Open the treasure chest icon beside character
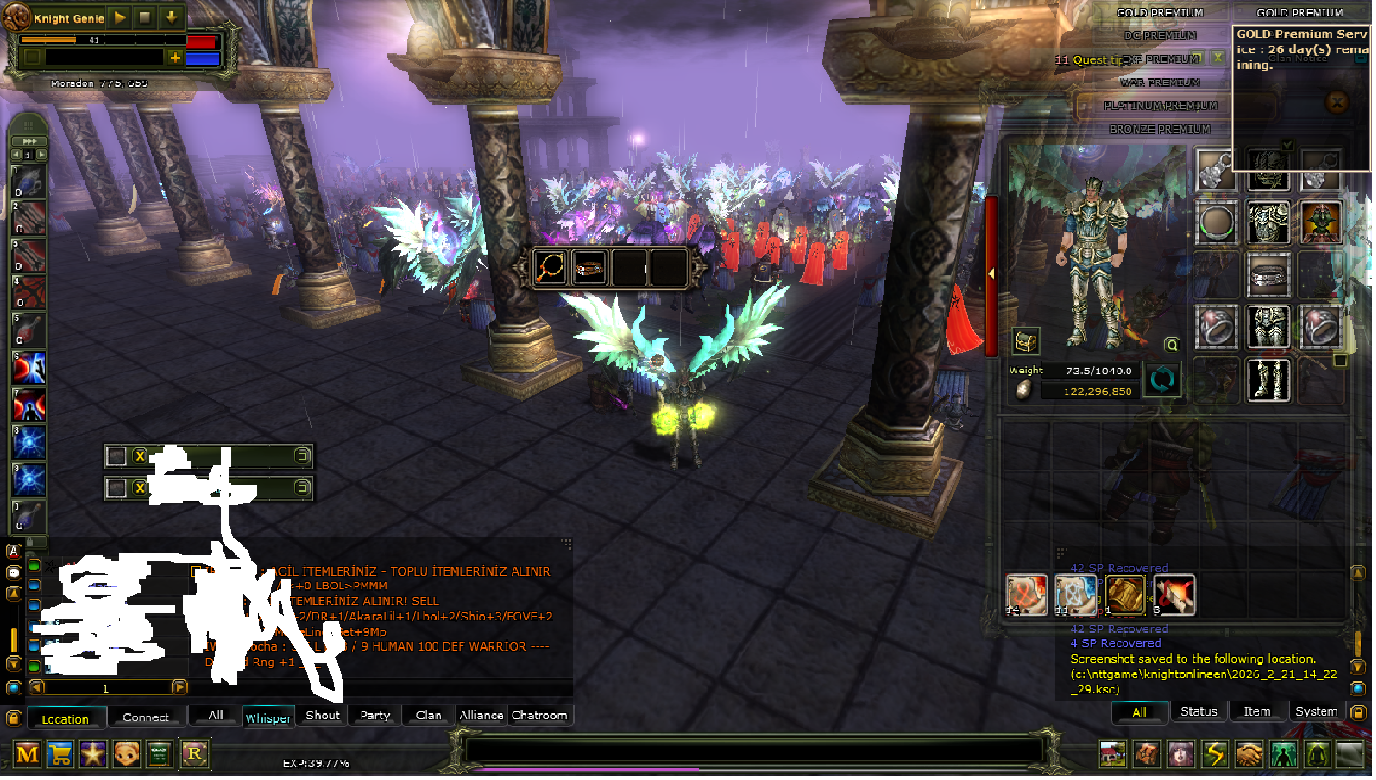The height and width of the screenshot is (780, 1376). 1025,342
